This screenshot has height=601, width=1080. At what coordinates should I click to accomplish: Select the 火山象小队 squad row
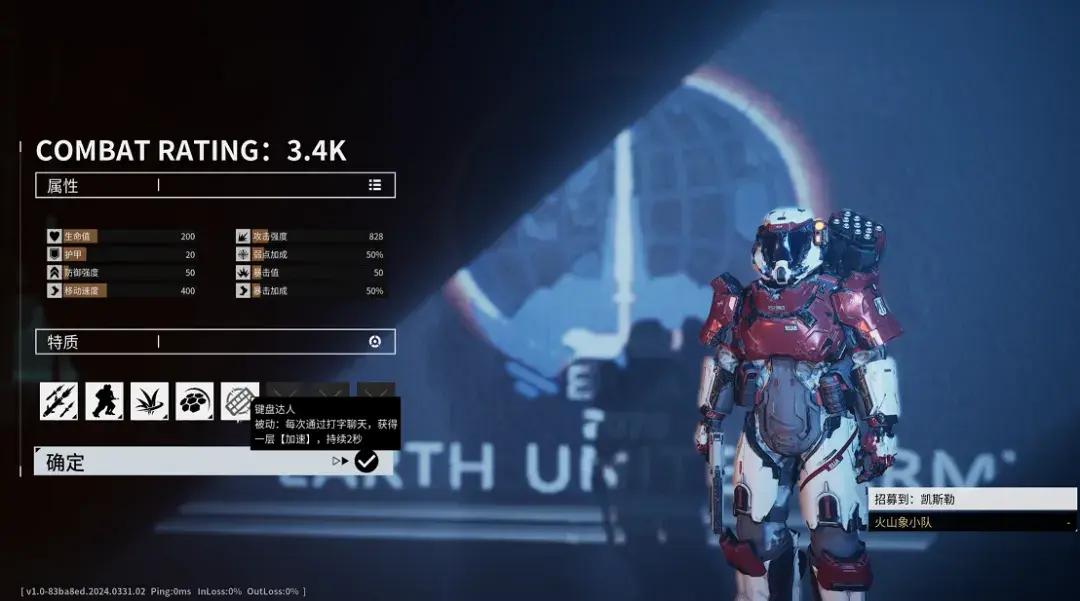972,522
